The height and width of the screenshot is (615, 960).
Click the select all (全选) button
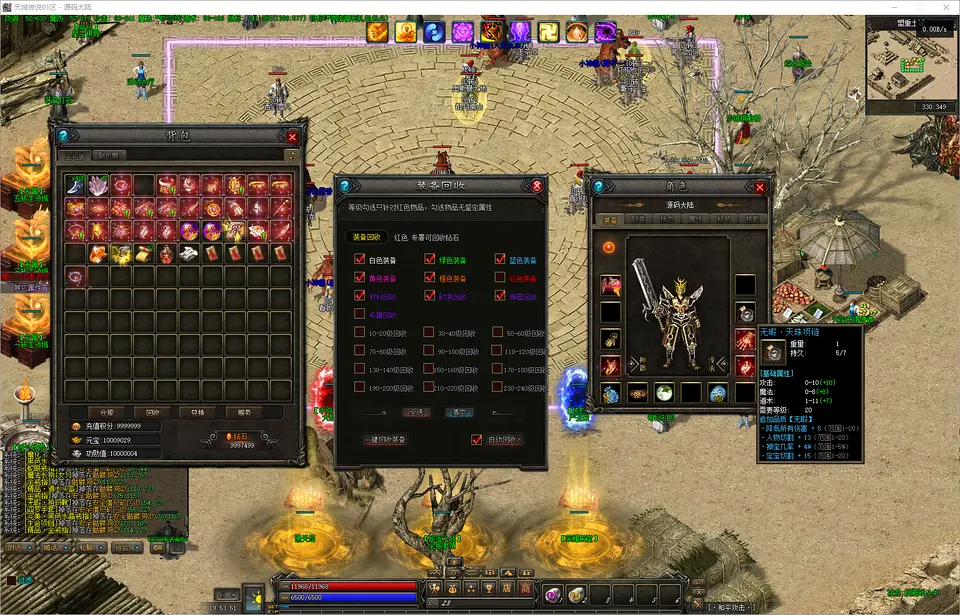(x=416, y=411)
